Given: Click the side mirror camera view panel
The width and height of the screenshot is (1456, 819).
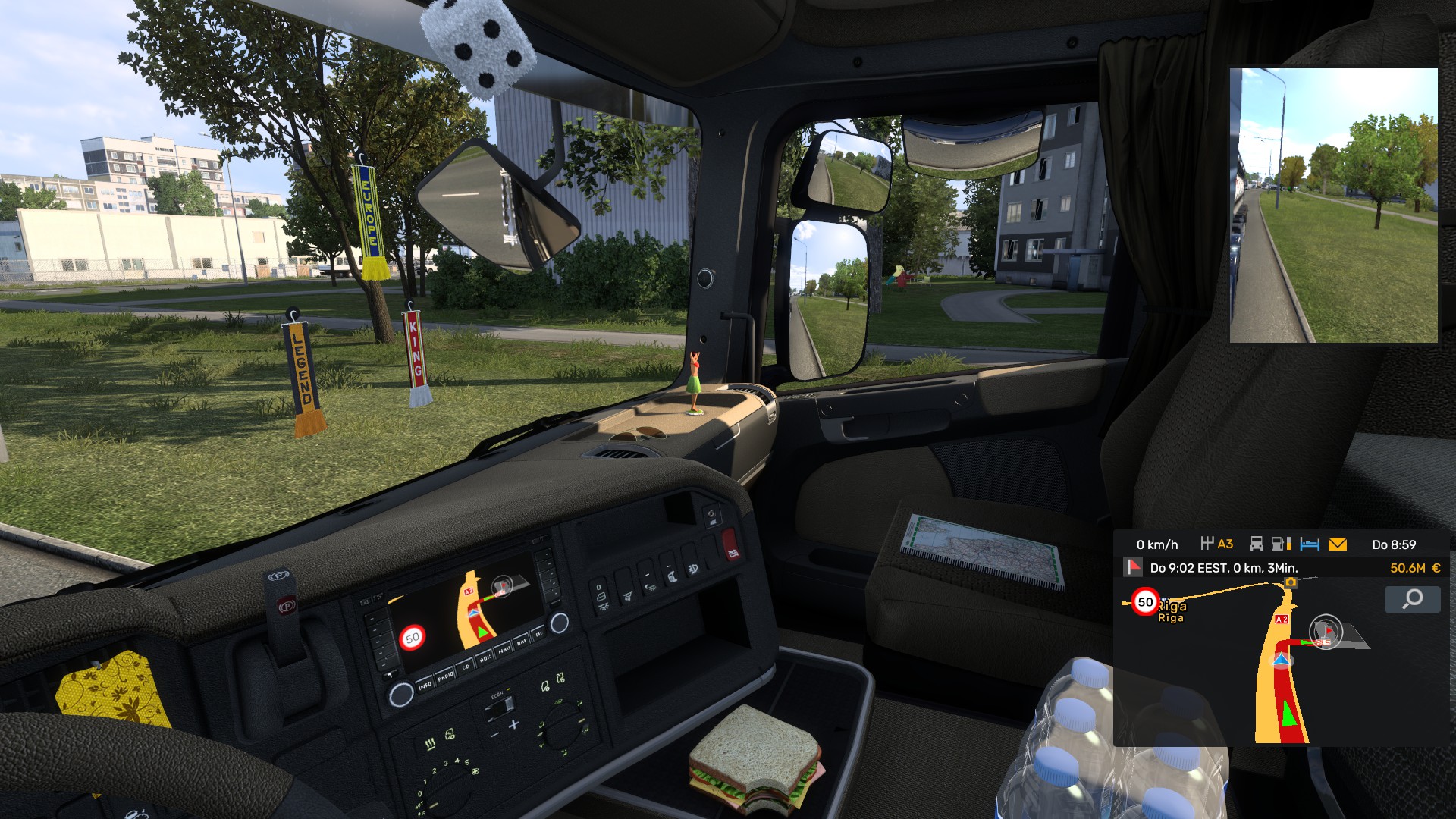Looking at the screenshot, I should (1333, 206).
